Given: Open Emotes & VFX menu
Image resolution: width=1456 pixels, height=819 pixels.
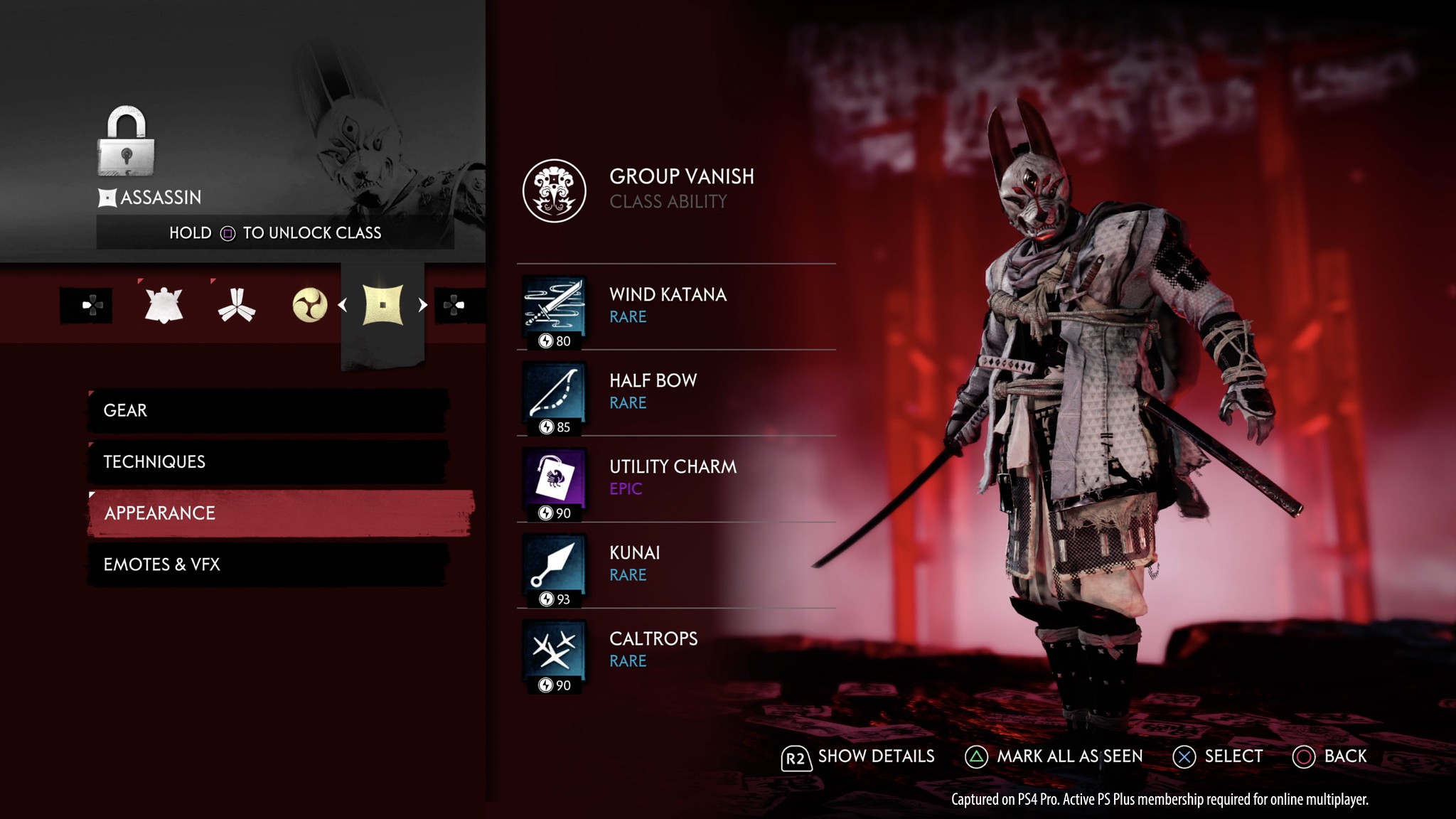Looking at the screenshot, I should point(267,564).
